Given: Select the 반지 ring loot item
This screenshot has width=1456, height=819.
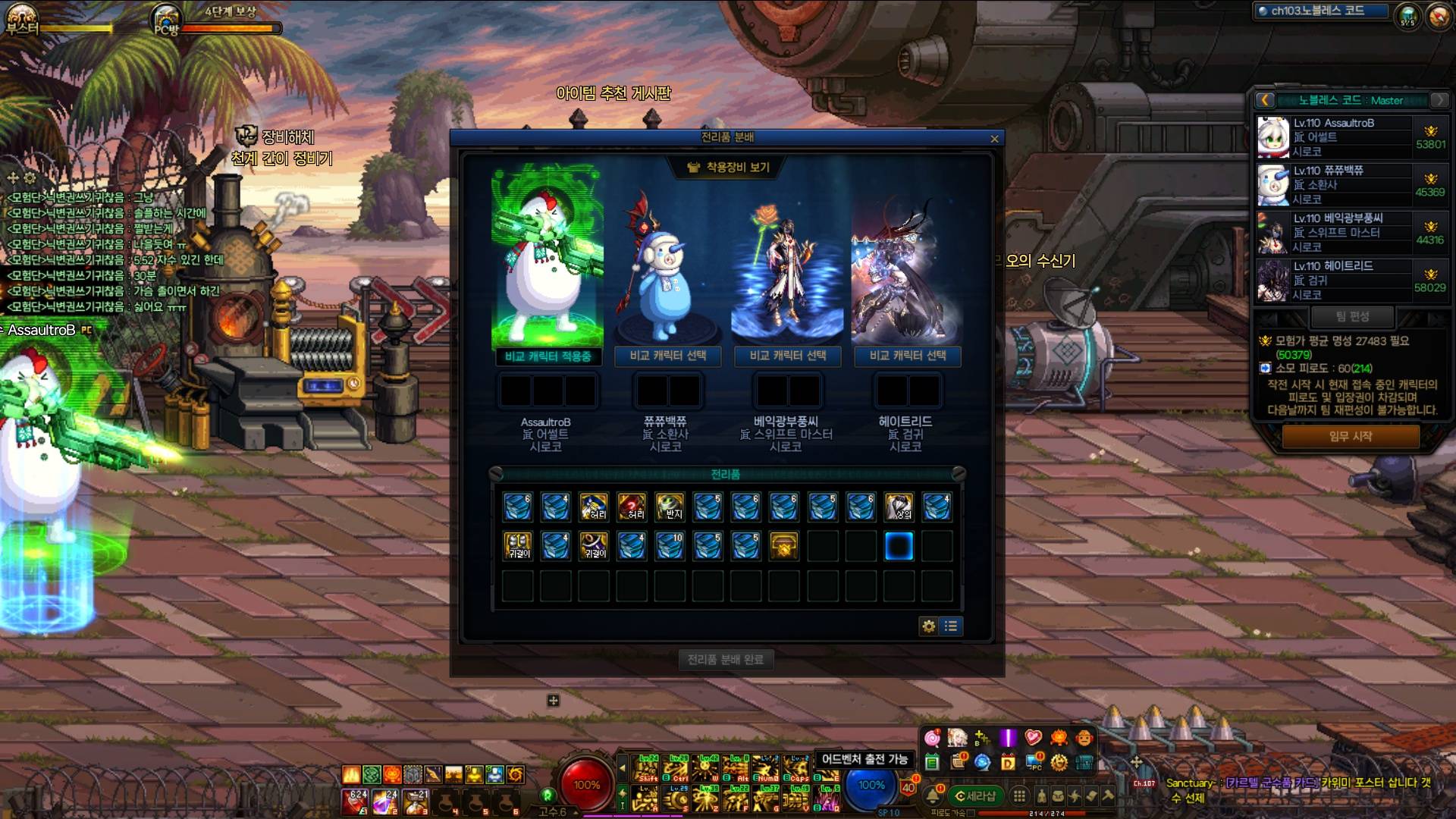Looking at the screenshot, I should 670,507.
